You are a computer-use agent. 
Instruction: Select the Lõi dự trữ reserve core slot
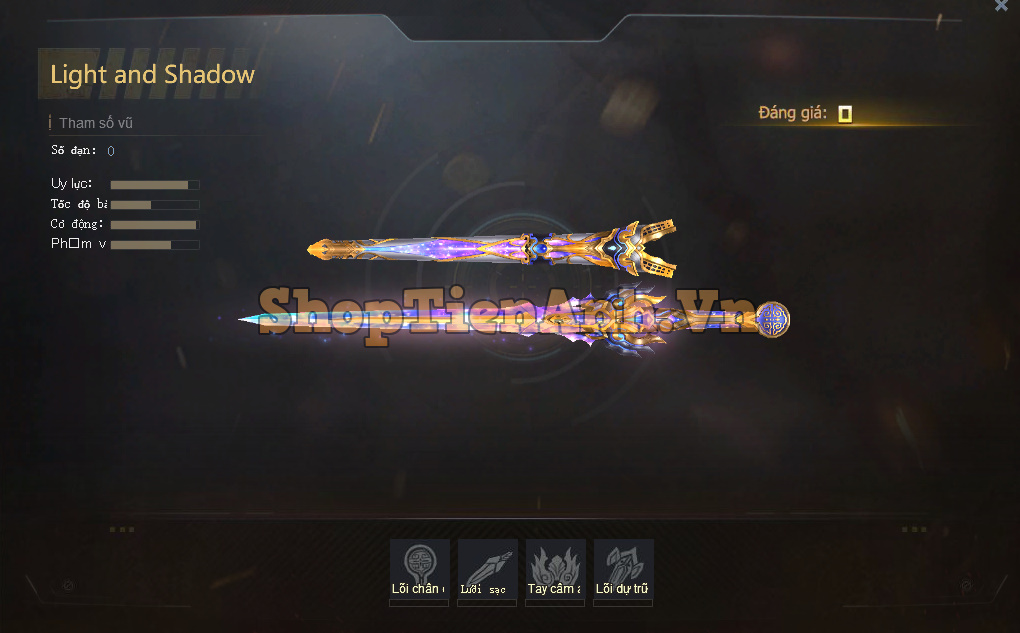(623, 569)
